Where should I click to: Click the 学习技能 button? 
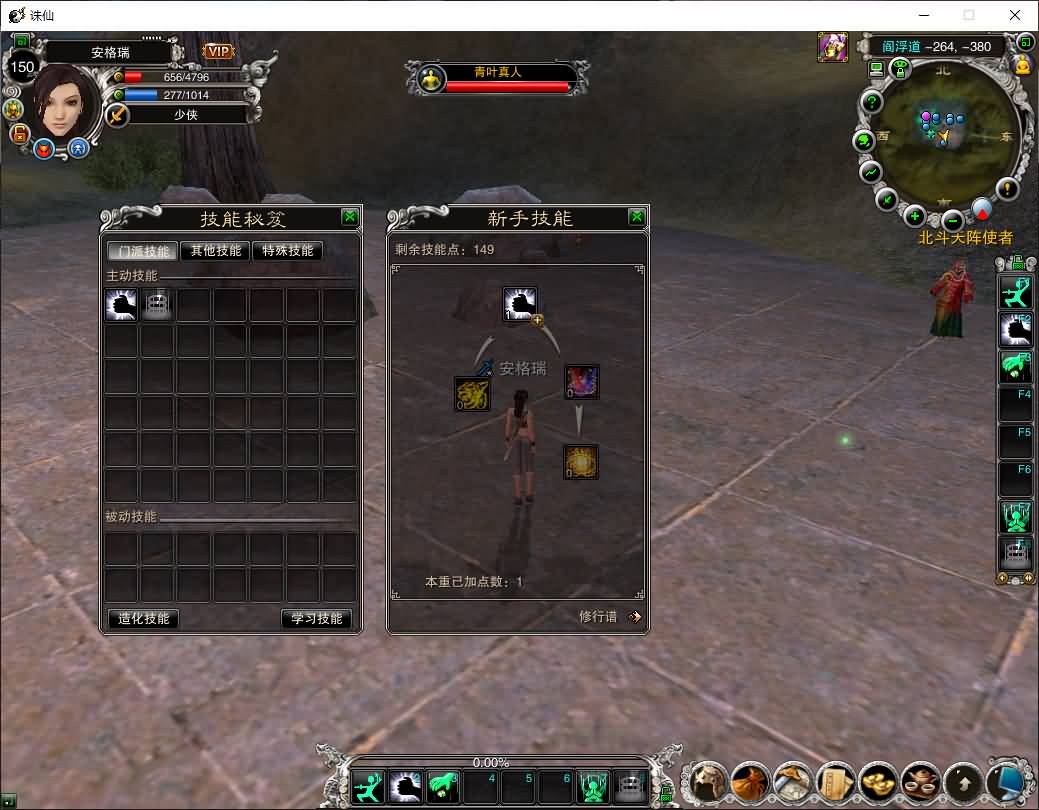point(316,618)
